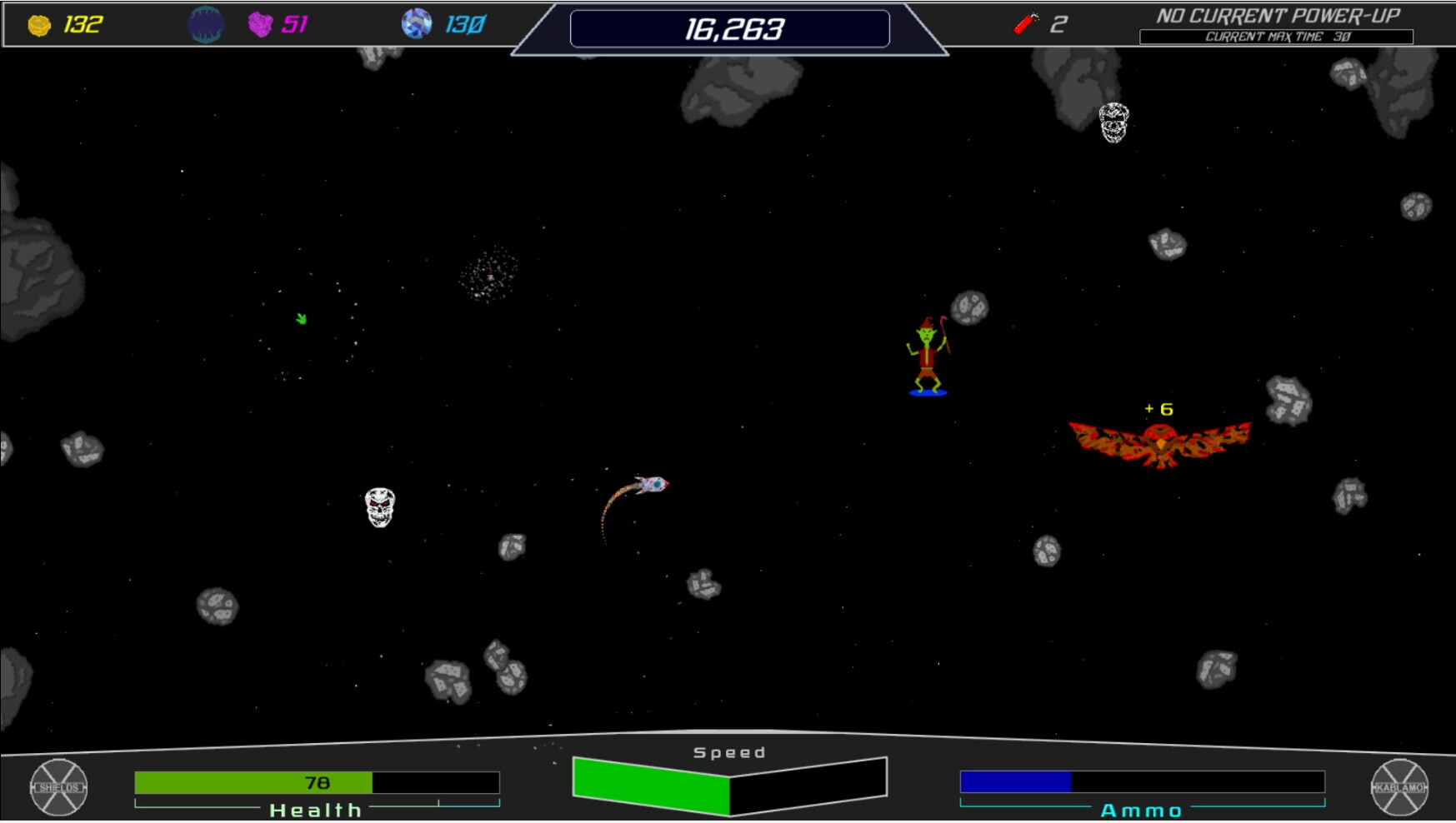The image size is (1456, 823).
Task: Select the Ammo label under the blue bar
Action: coord(1143,809)
